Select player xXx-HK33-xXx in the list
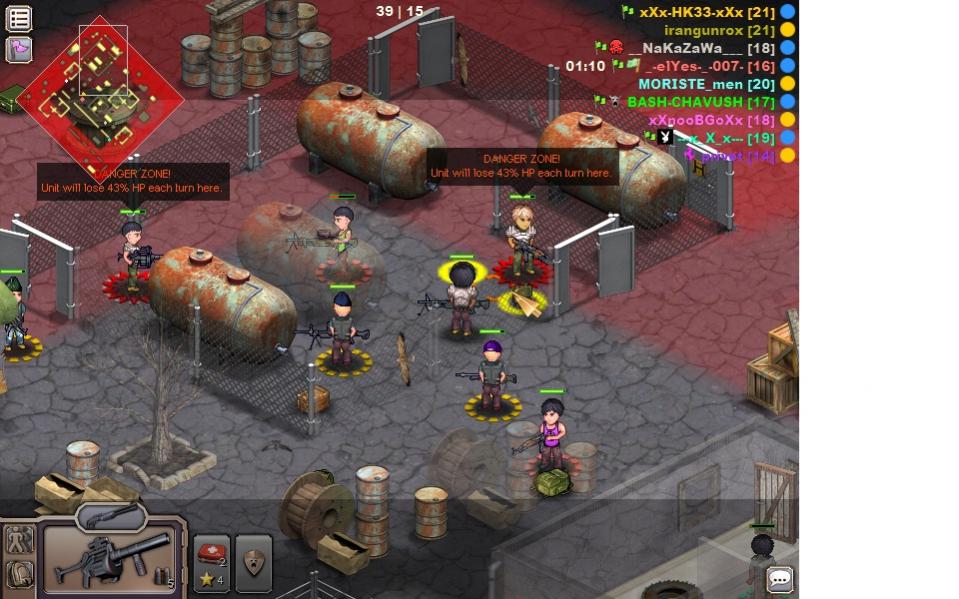 [x=707, y=12]
